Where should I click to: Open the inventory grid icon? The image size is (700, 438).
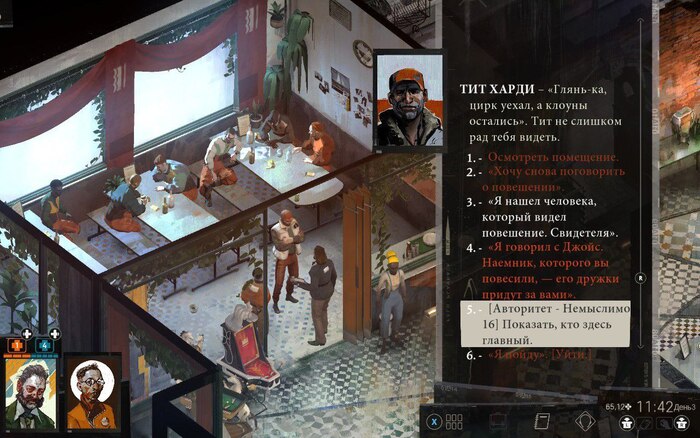coord(453,421)
